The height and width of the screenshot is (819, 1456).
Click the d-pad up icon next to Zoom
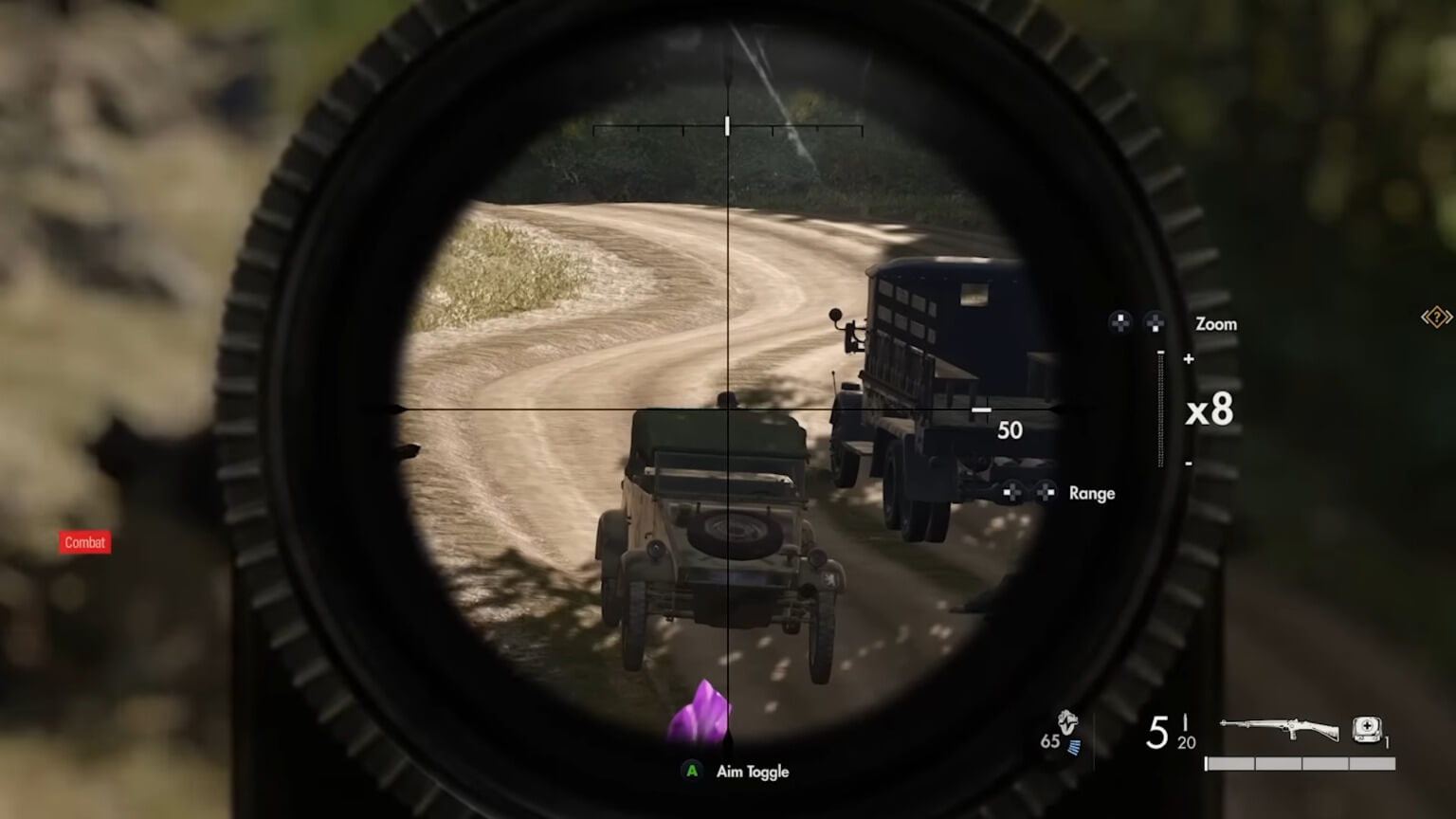tap(1119, 323)
